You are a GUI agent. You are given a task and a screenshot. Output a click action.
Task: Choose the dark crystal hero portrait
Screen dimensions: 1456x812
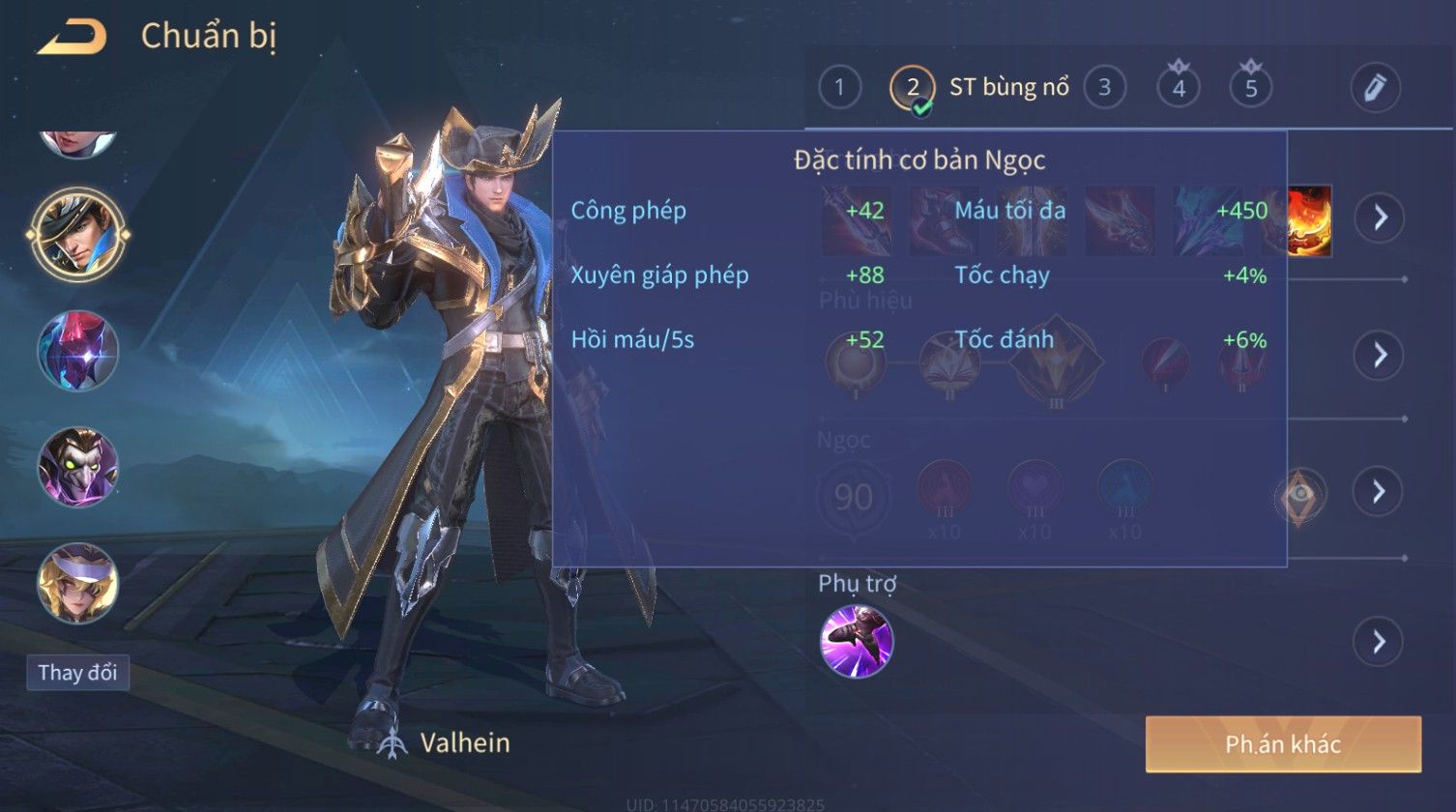pyautogui.click(x=77, y=350)
